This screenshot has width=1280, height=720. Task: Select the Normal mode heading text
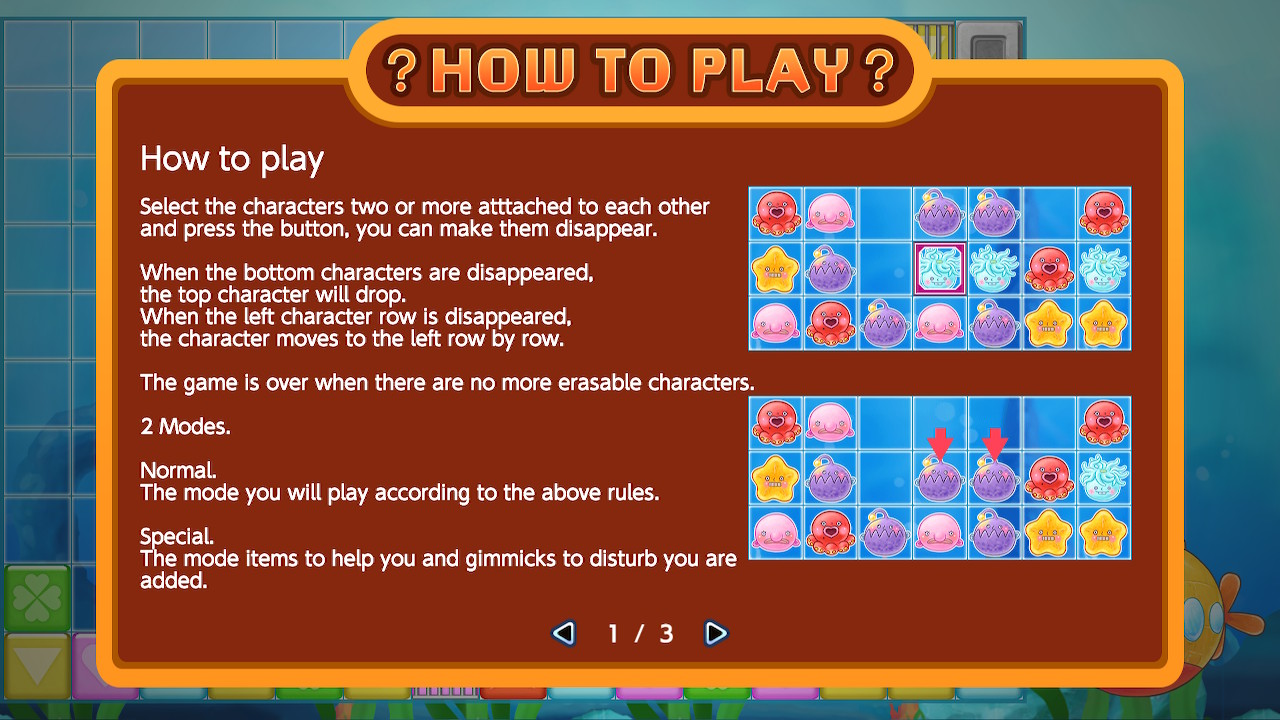point(176,470)
